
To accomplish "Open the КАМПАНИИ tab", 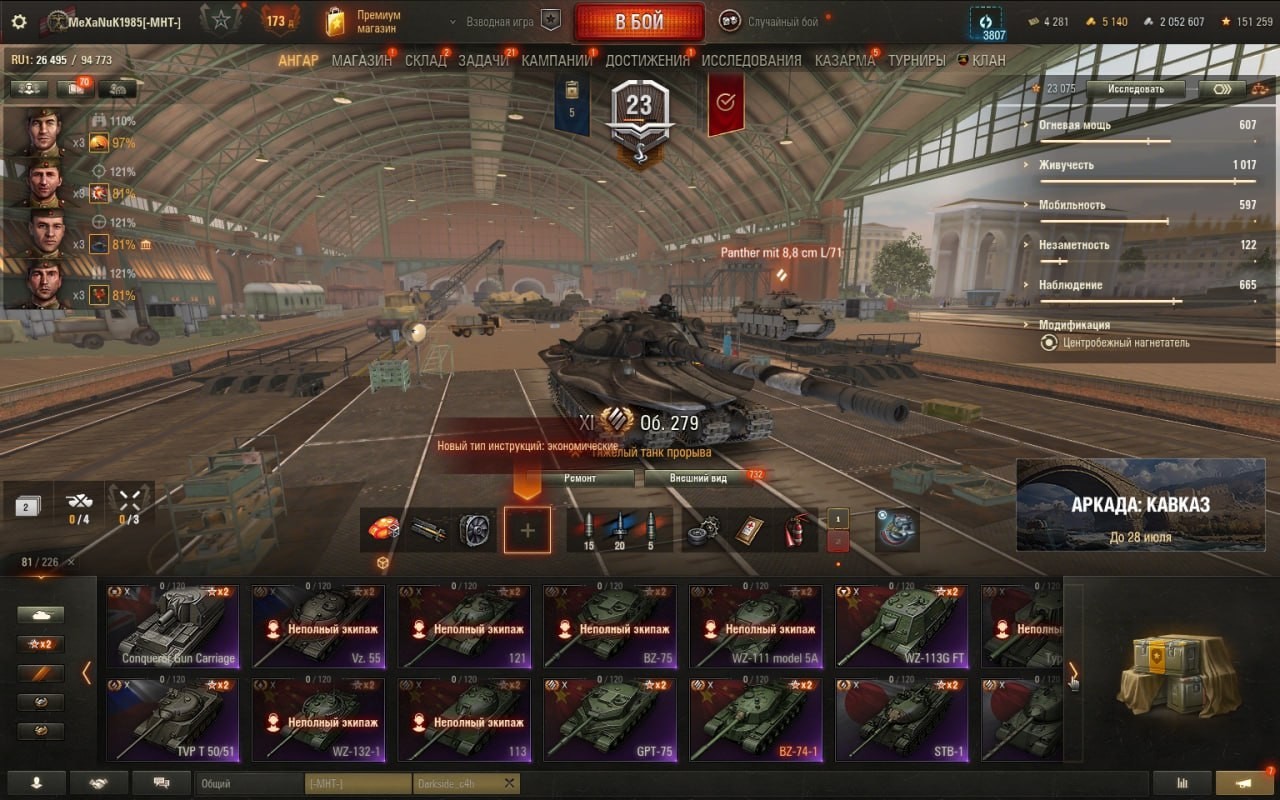I will click(x=556, y=60).
